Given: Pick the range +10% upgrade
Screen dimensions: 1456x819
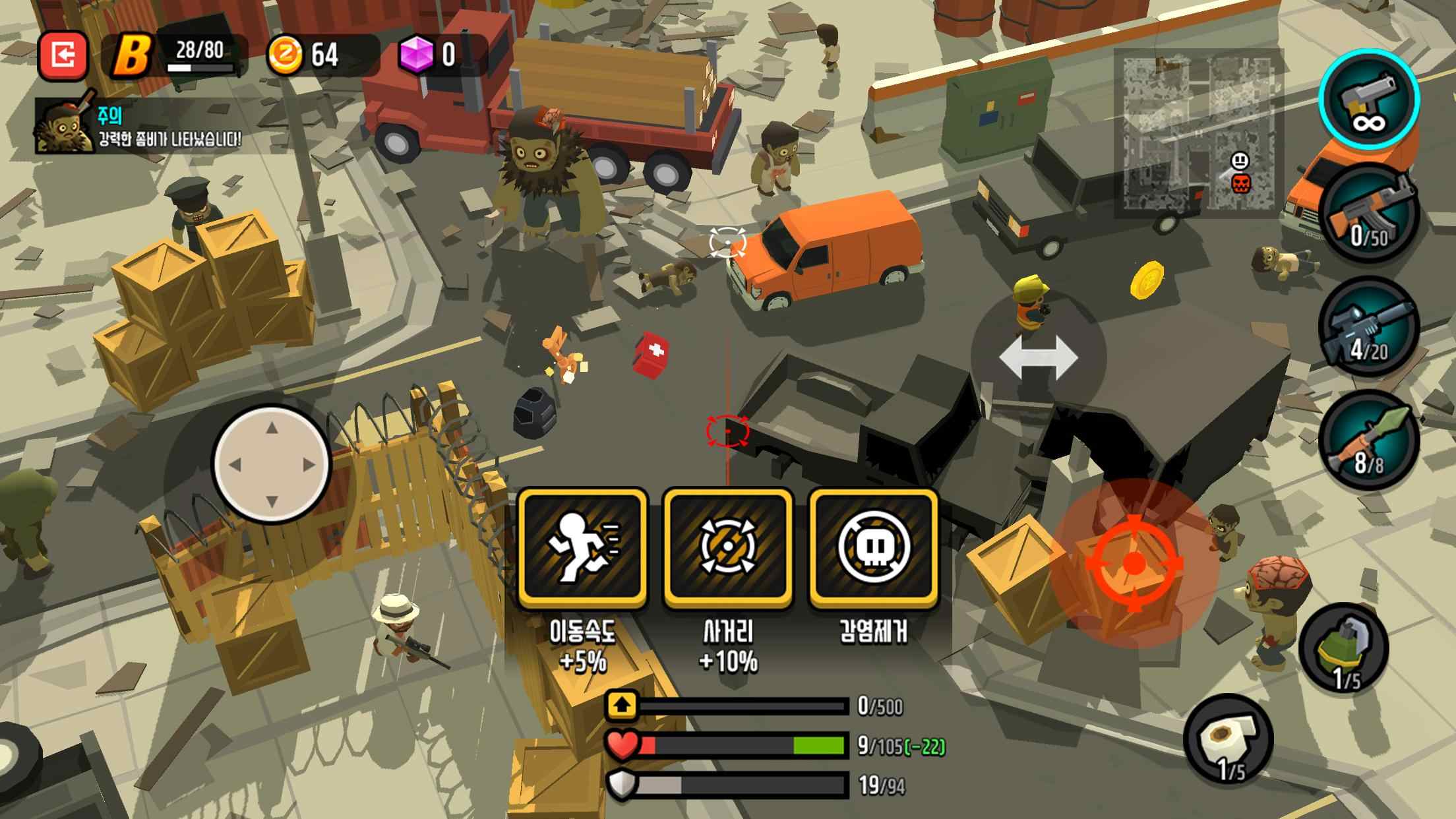Looking at the screenshot, I should coord(728,547).
